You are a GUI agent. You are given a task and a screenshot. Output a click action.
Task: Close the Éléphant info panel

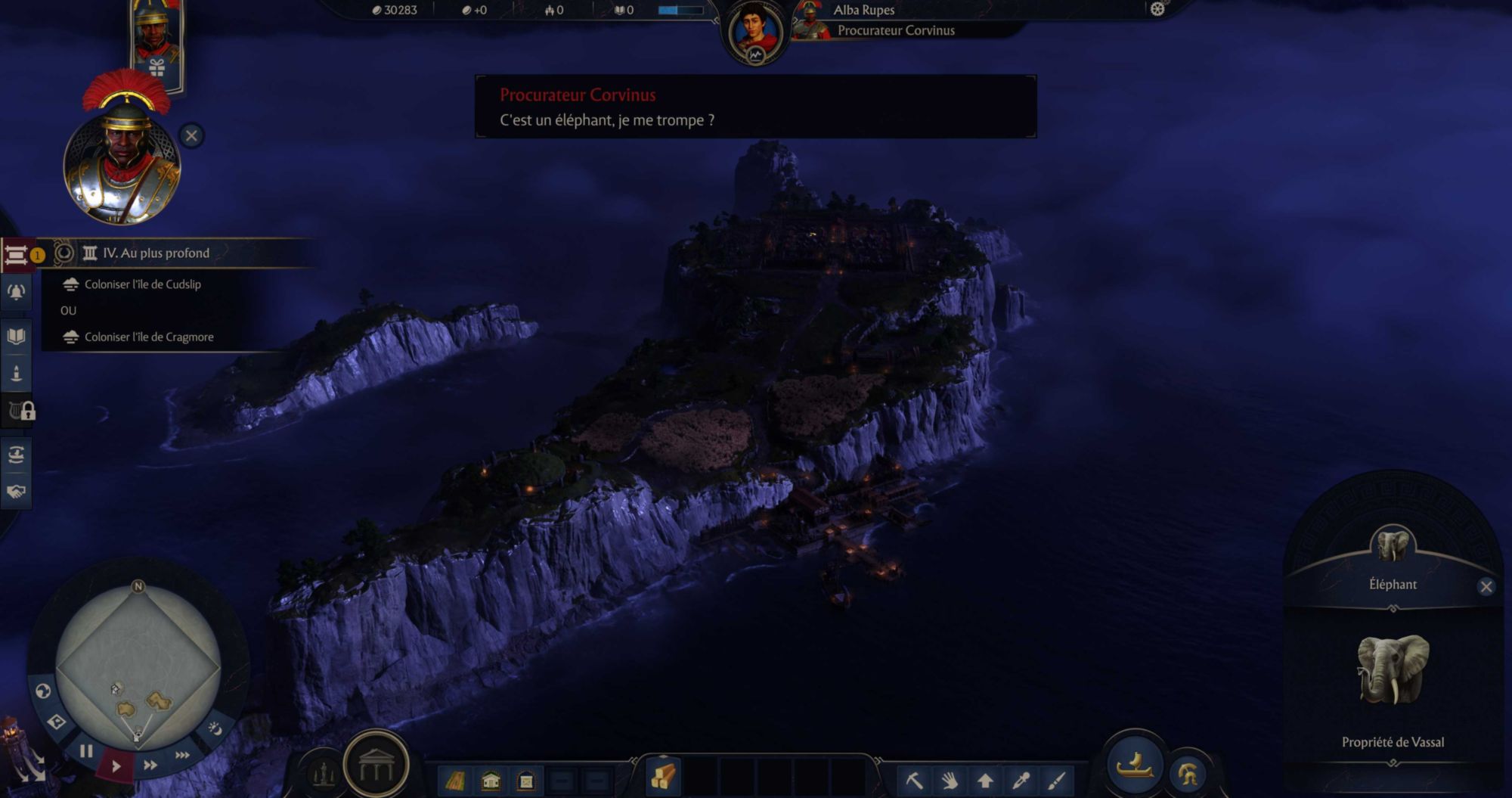tap(1486, 587)
